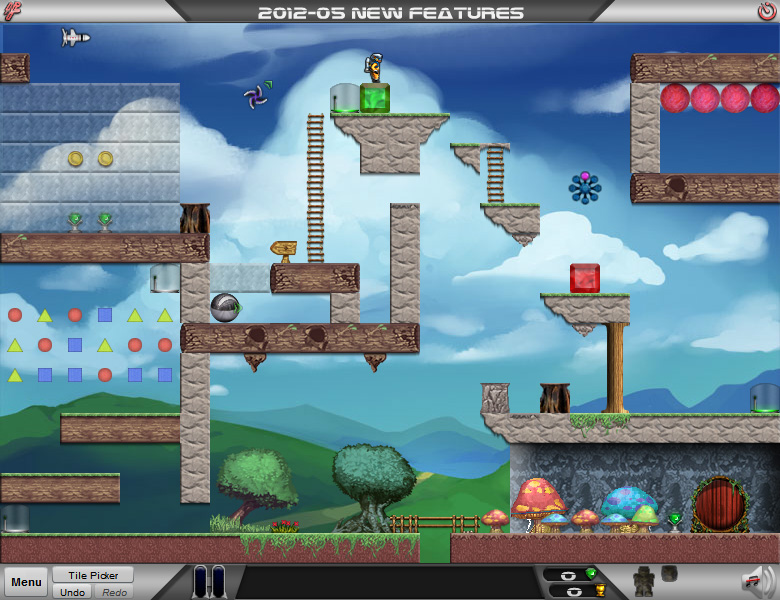Click the power icon to quit
Image resolution: width=780 pixels, height=600 pixels.
[766, 12]
